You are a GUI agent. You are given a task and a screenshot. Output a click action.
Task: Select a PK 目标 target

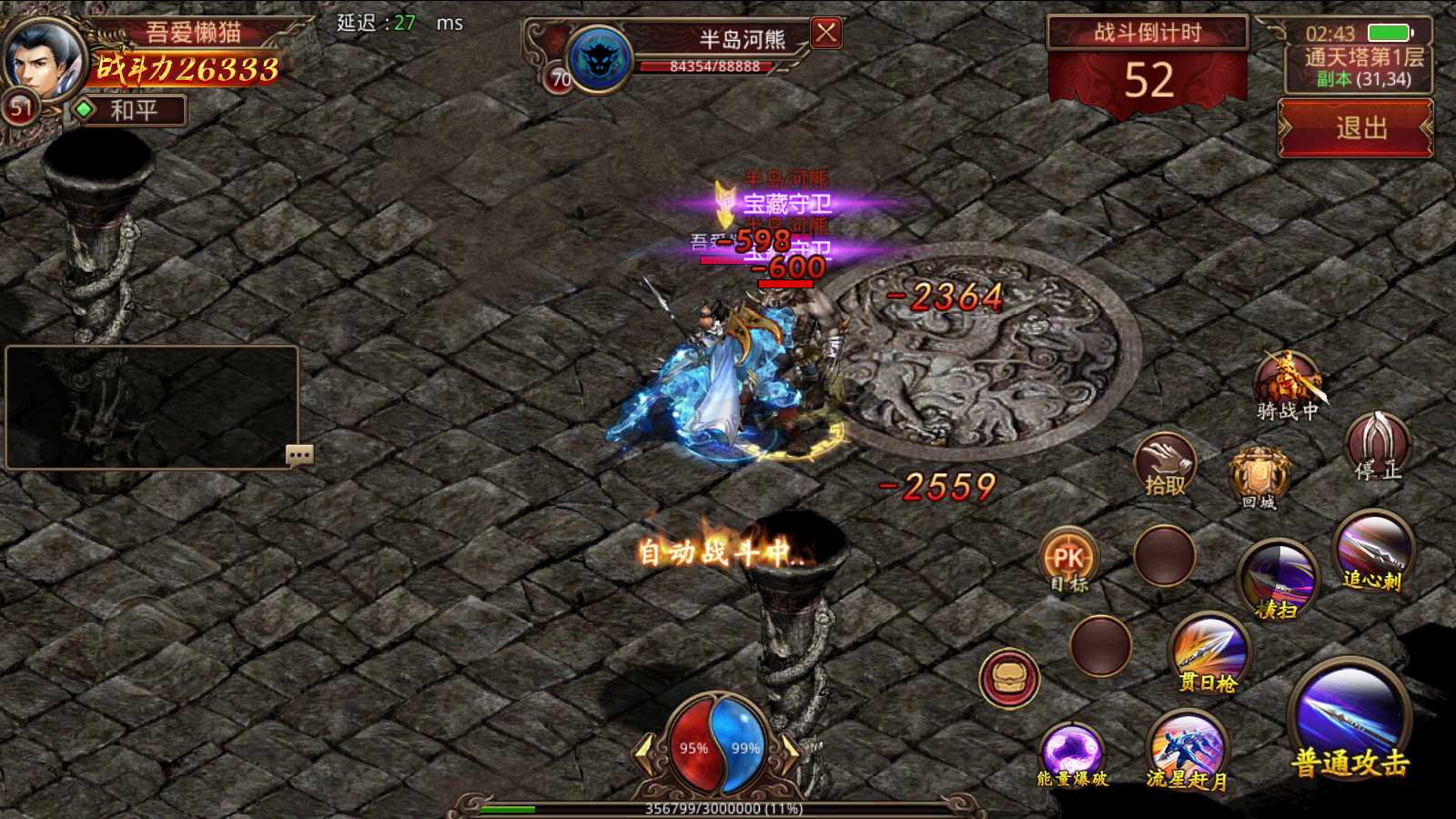tap(1068, 559)
